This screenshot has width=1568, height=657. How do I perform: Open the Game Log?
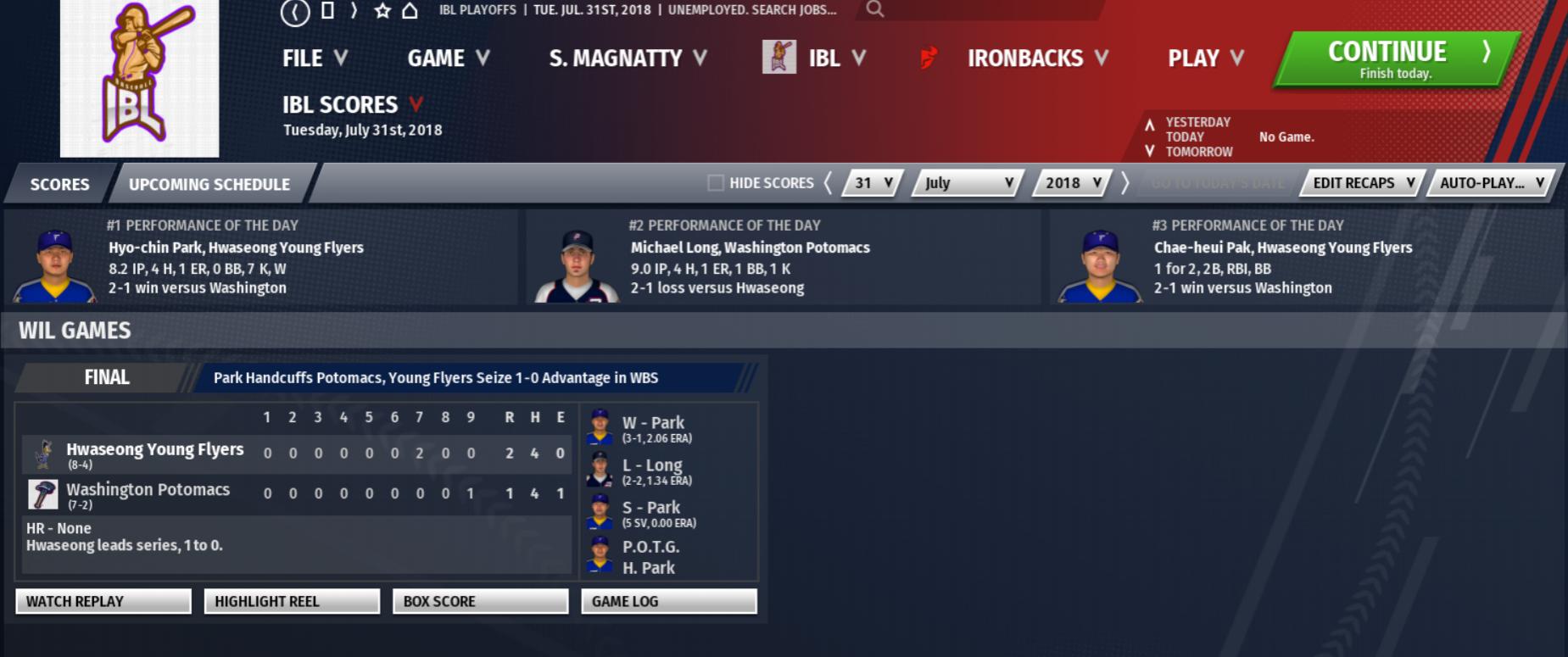click(x=668, y=601)
